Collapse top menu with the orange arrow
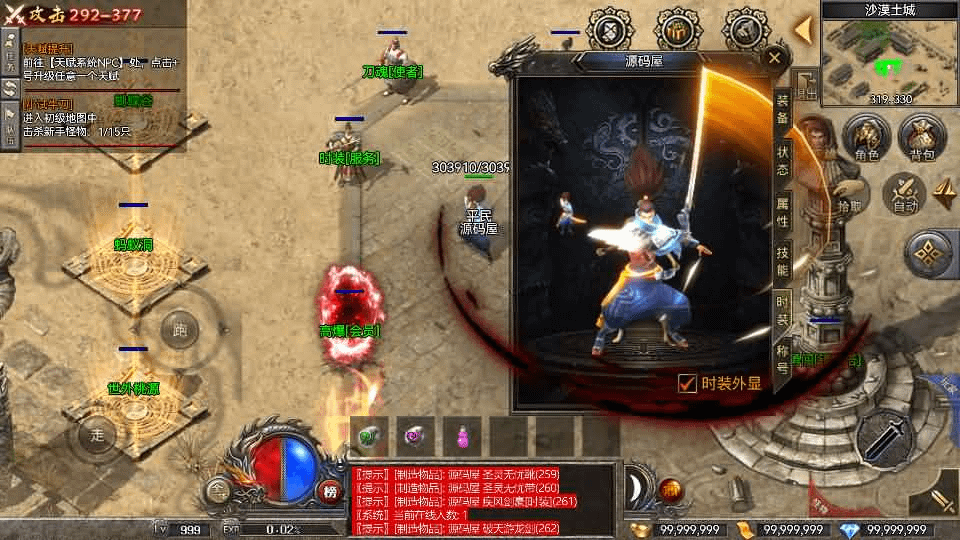 (802, 30)
